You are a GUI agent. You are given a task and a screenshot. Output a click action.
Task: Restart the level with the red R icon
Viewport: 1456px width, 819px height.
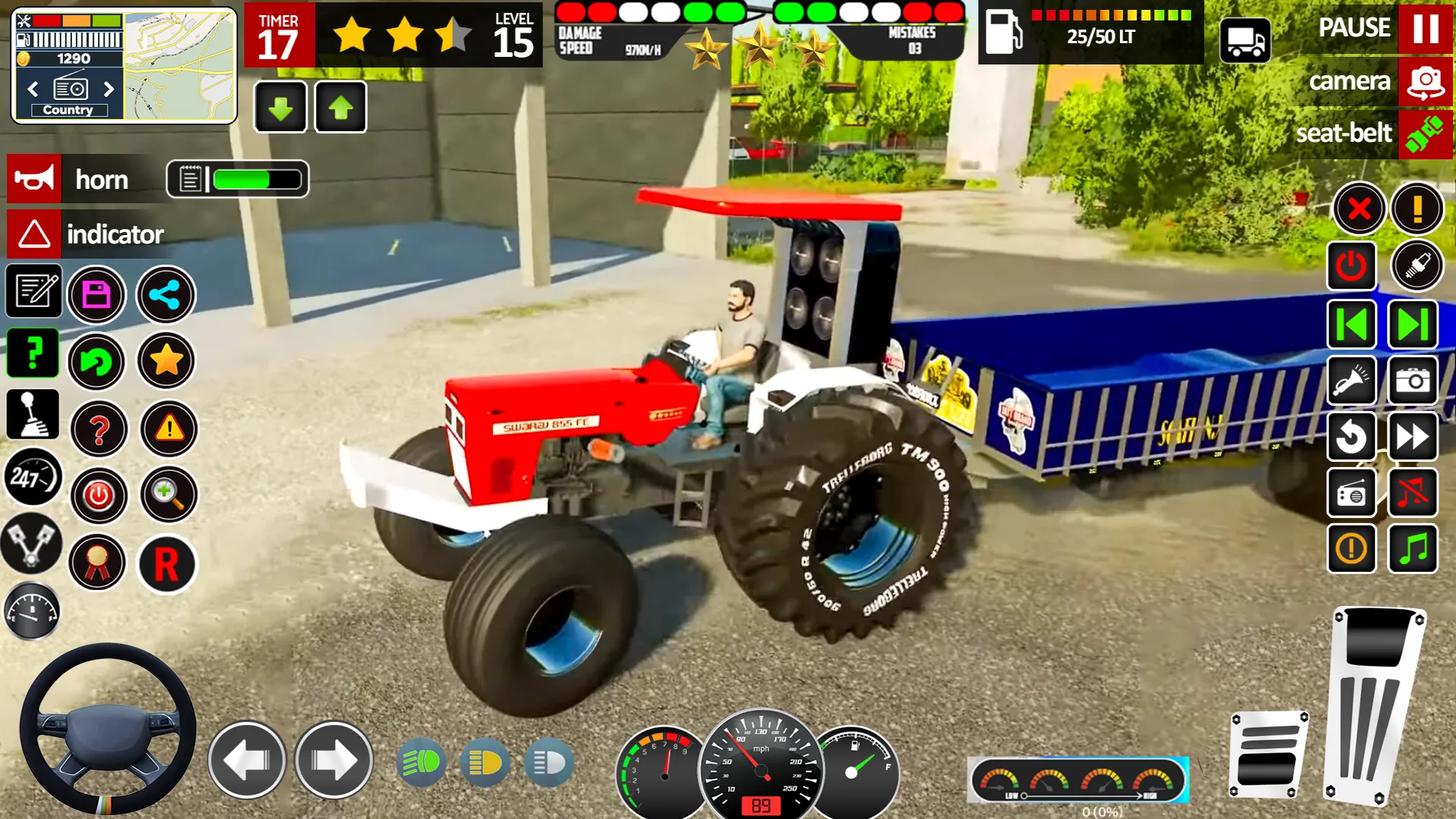[x=166, y=563]
